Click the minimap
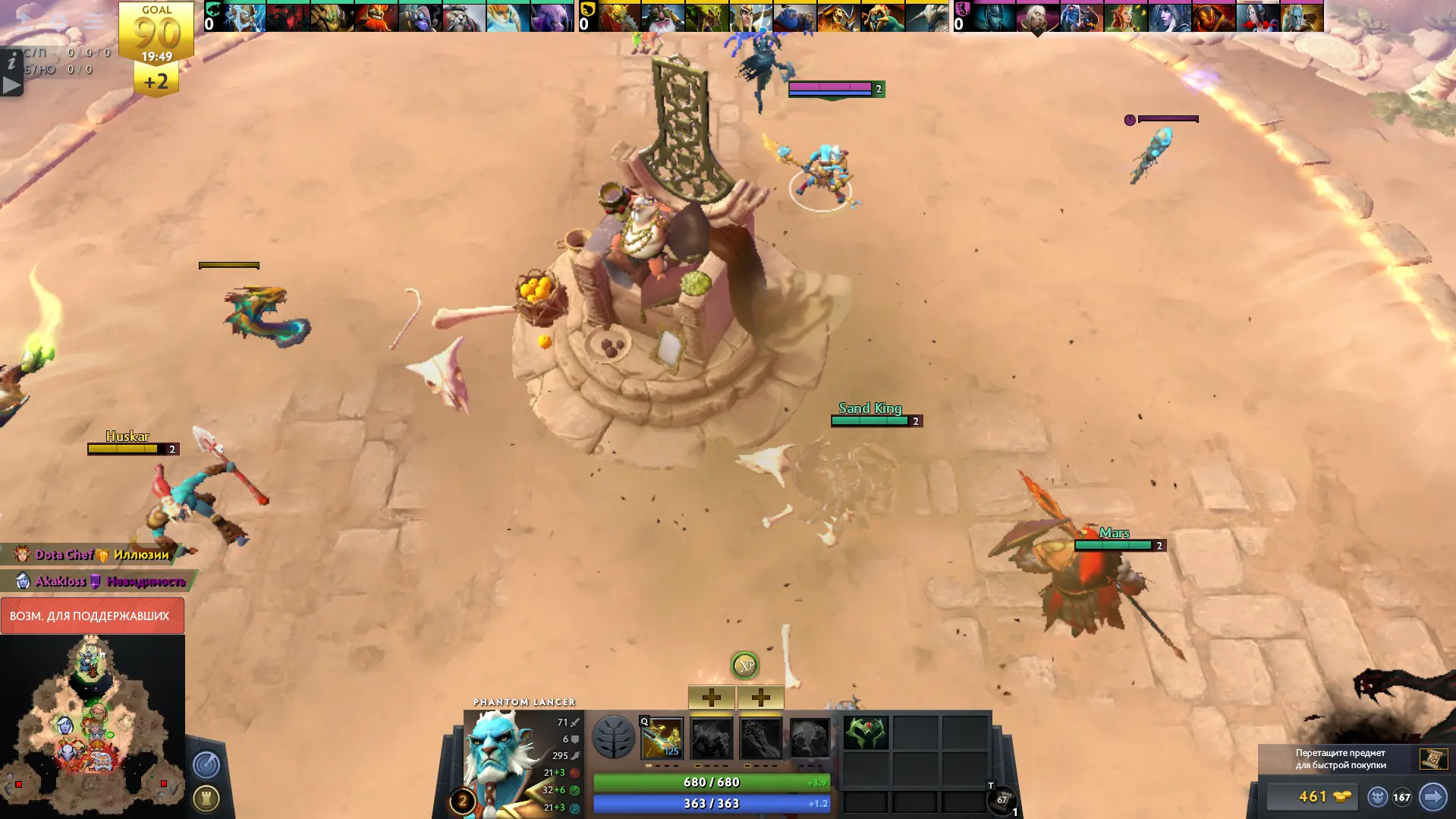Viewport: 1456px width, 819px height. click(92, 726)
